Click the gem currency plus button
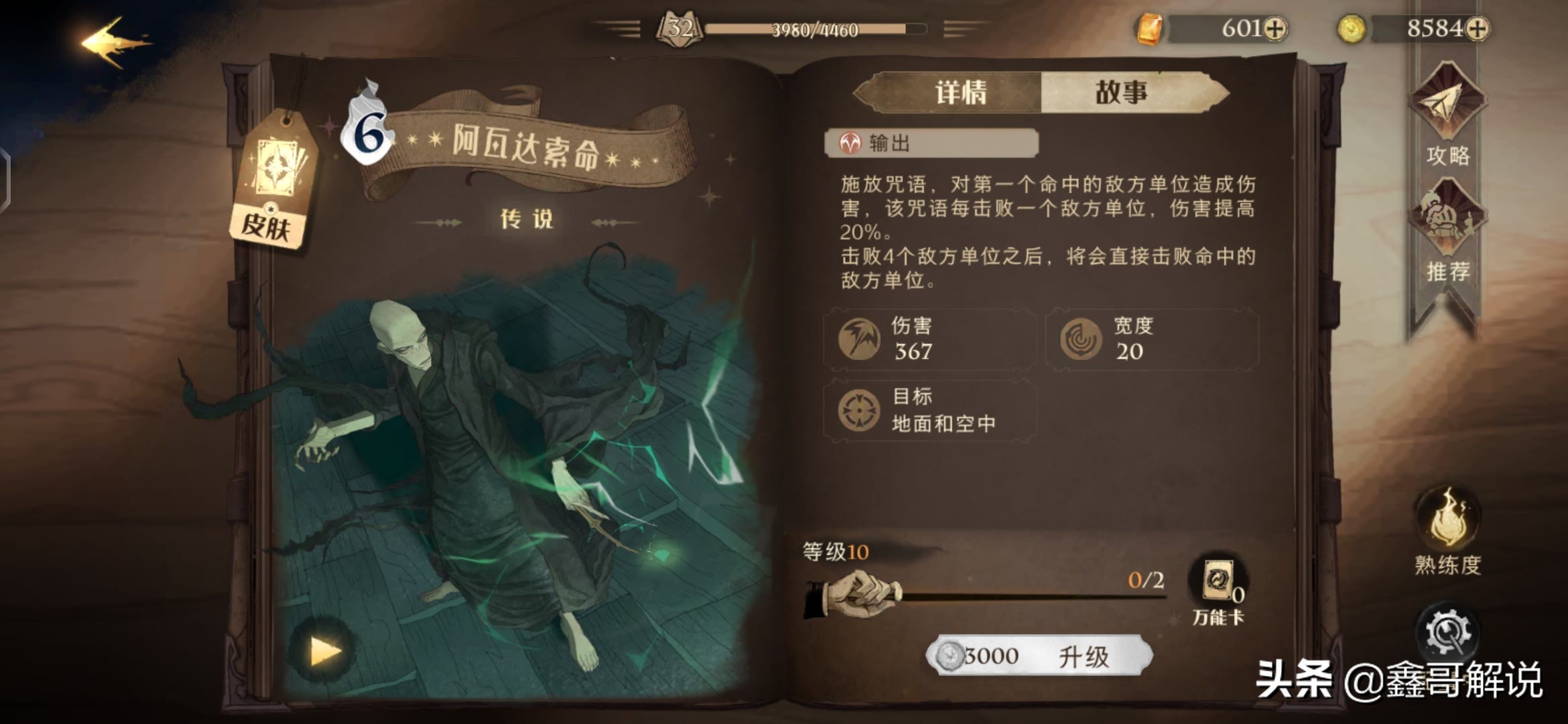This screenshot has height=724, width=1568. pyautogui.click(x=1275, y=30)
